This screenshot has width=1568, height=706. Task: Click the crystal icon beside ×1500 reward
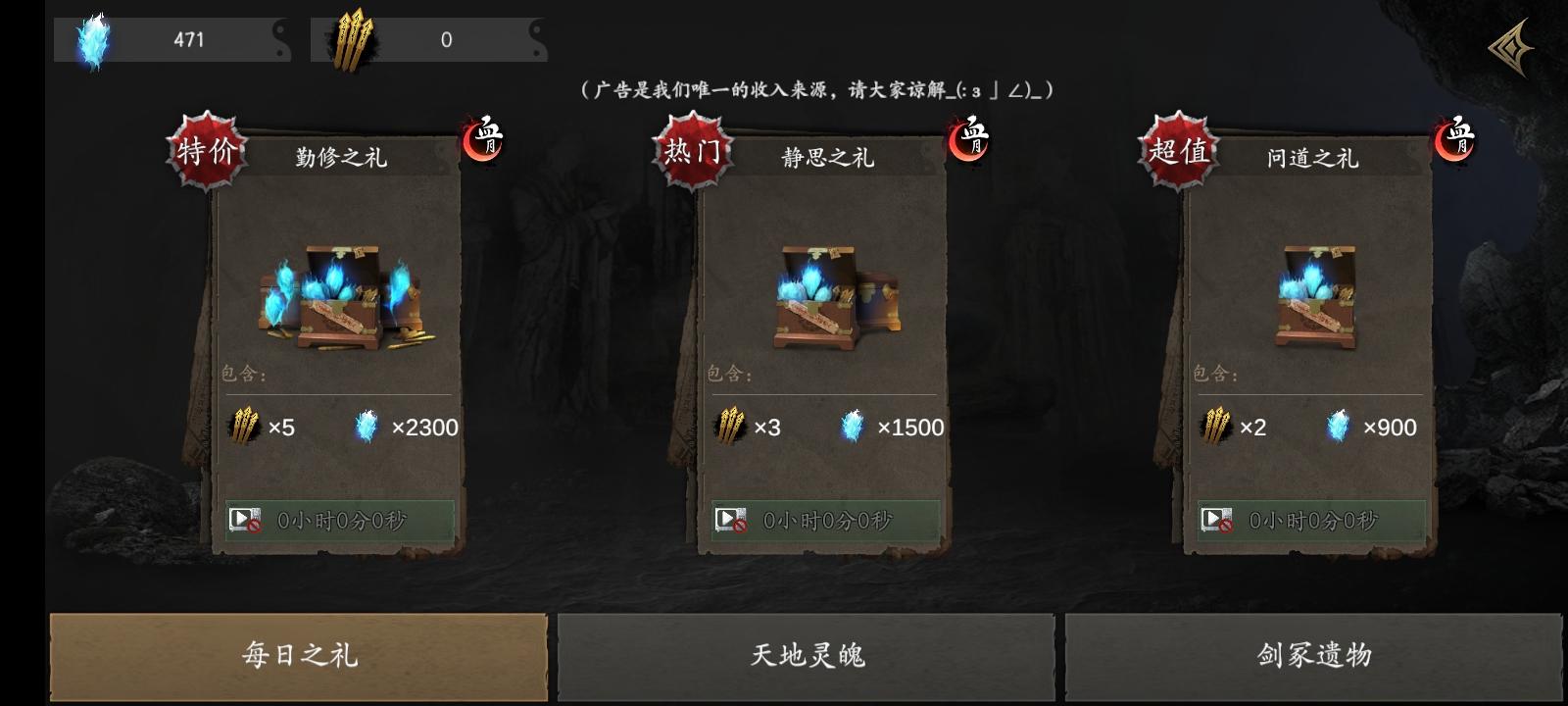click(x=851, y=427)
